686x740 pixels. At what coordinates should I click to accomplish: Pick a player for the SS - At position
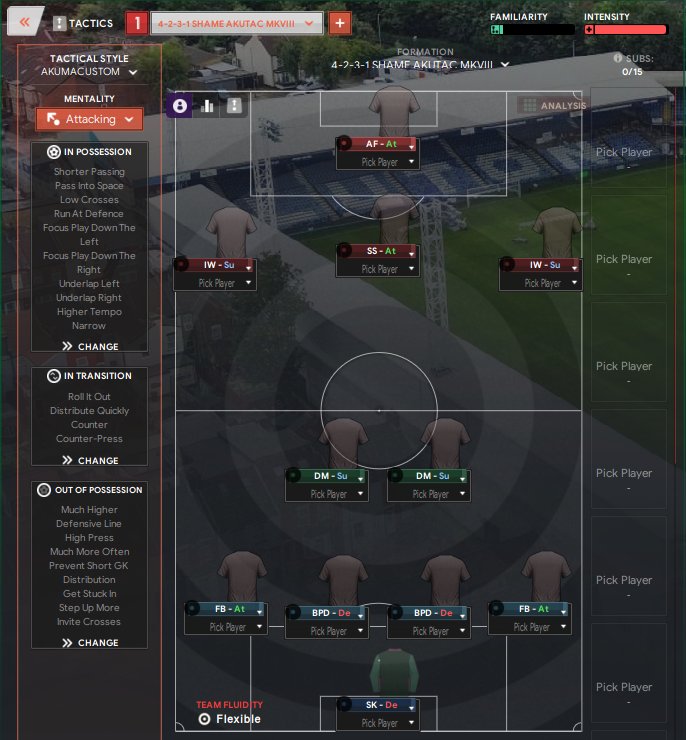(378, 269)
